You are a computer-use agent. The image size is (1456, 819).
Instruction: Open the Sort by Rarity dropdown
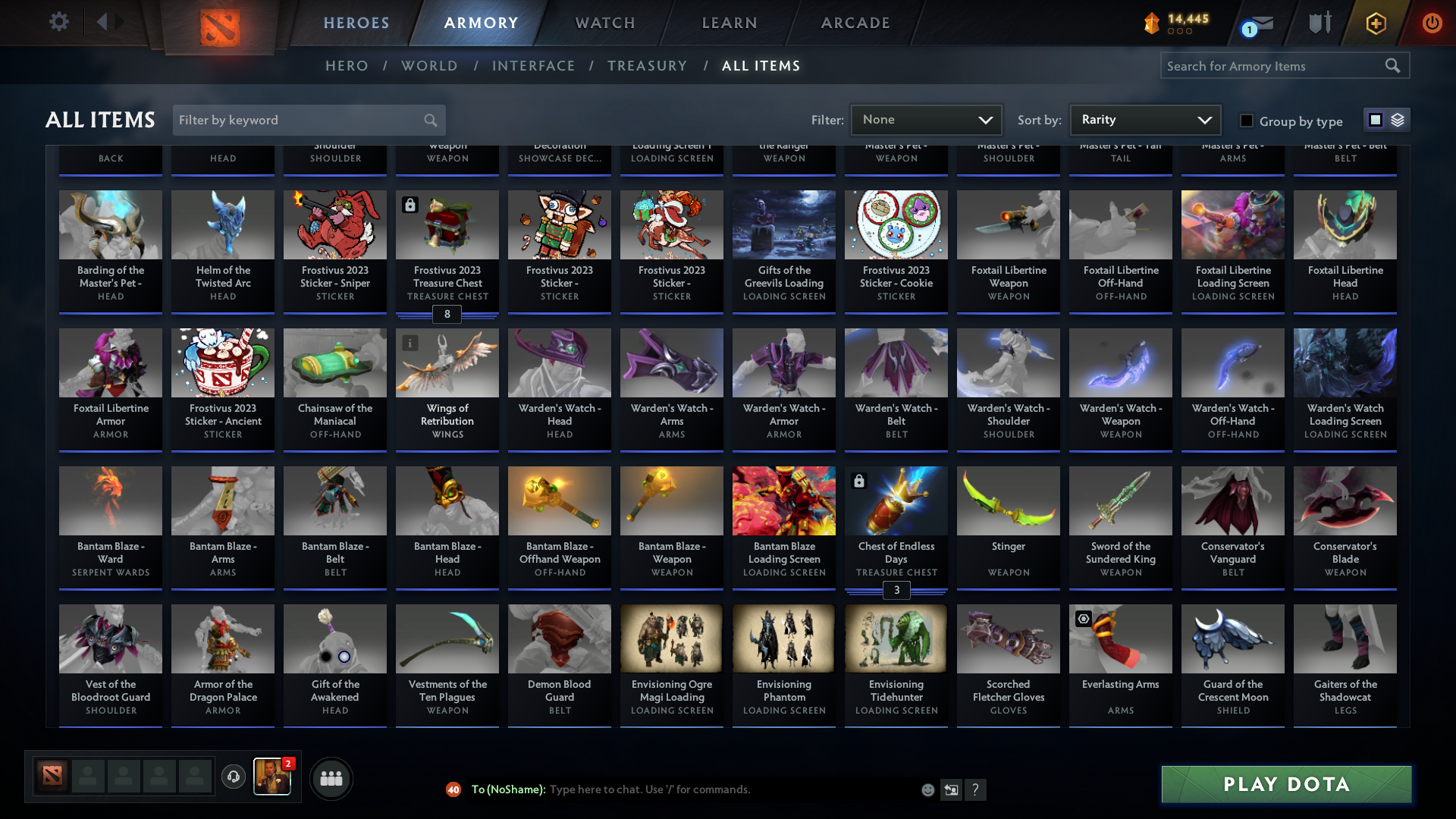(x=1144, y=119)
